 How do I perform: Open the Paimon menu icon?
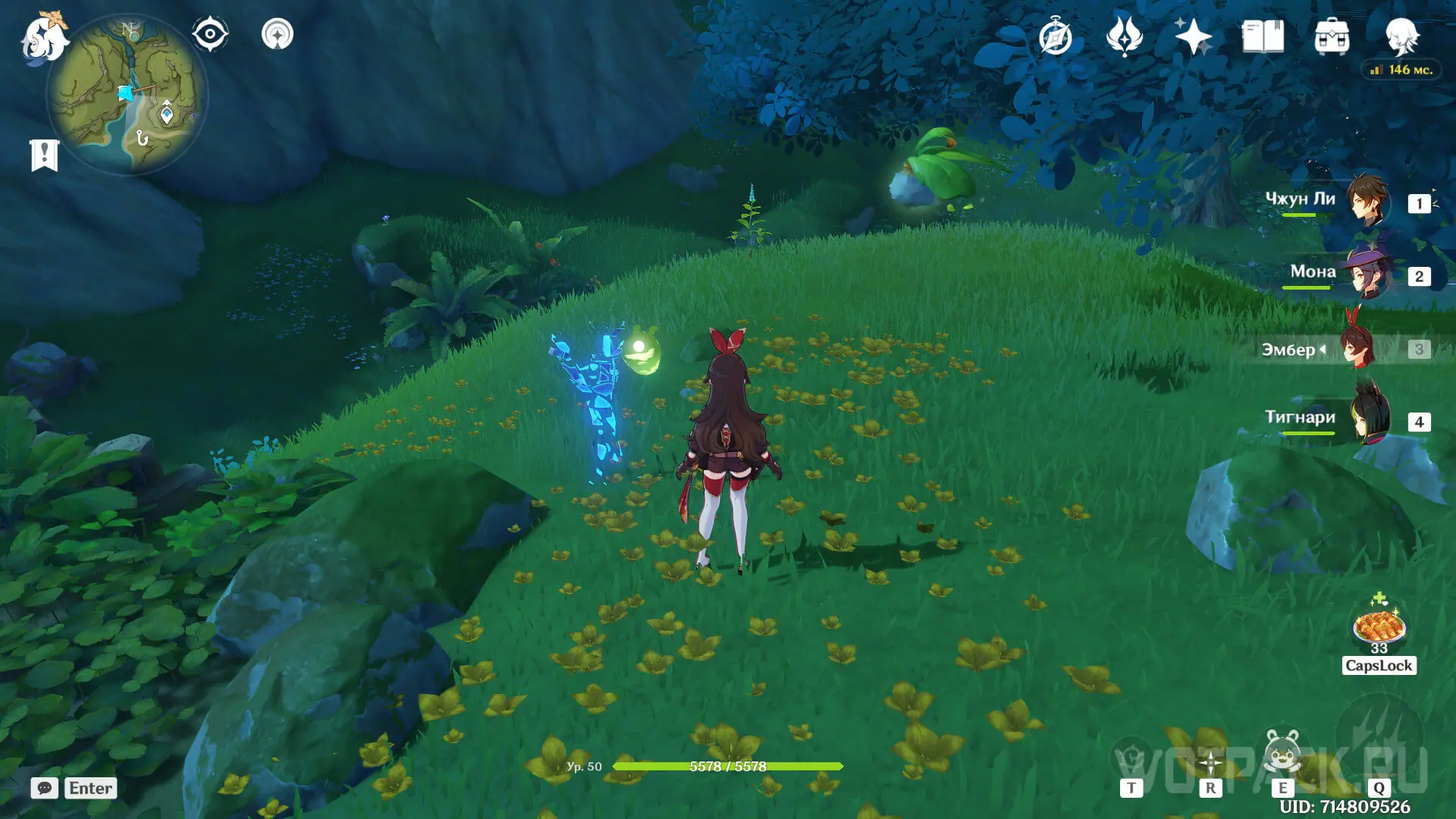pos(42,38)
